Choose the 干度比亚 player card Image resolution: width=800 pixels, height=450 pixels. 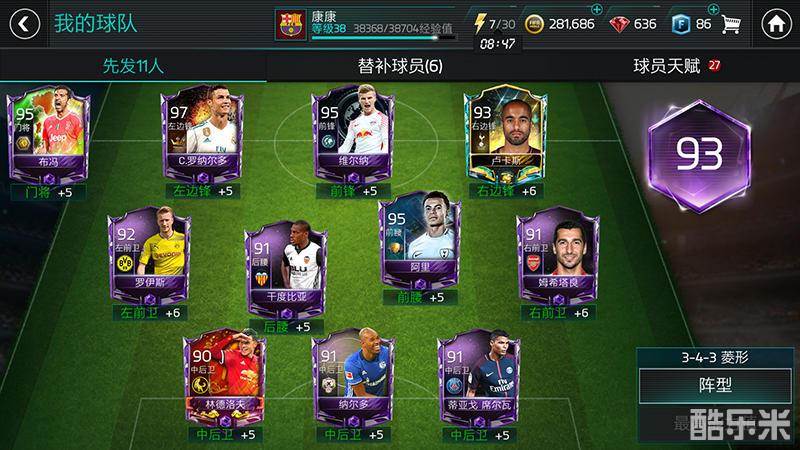pos(286,265)
